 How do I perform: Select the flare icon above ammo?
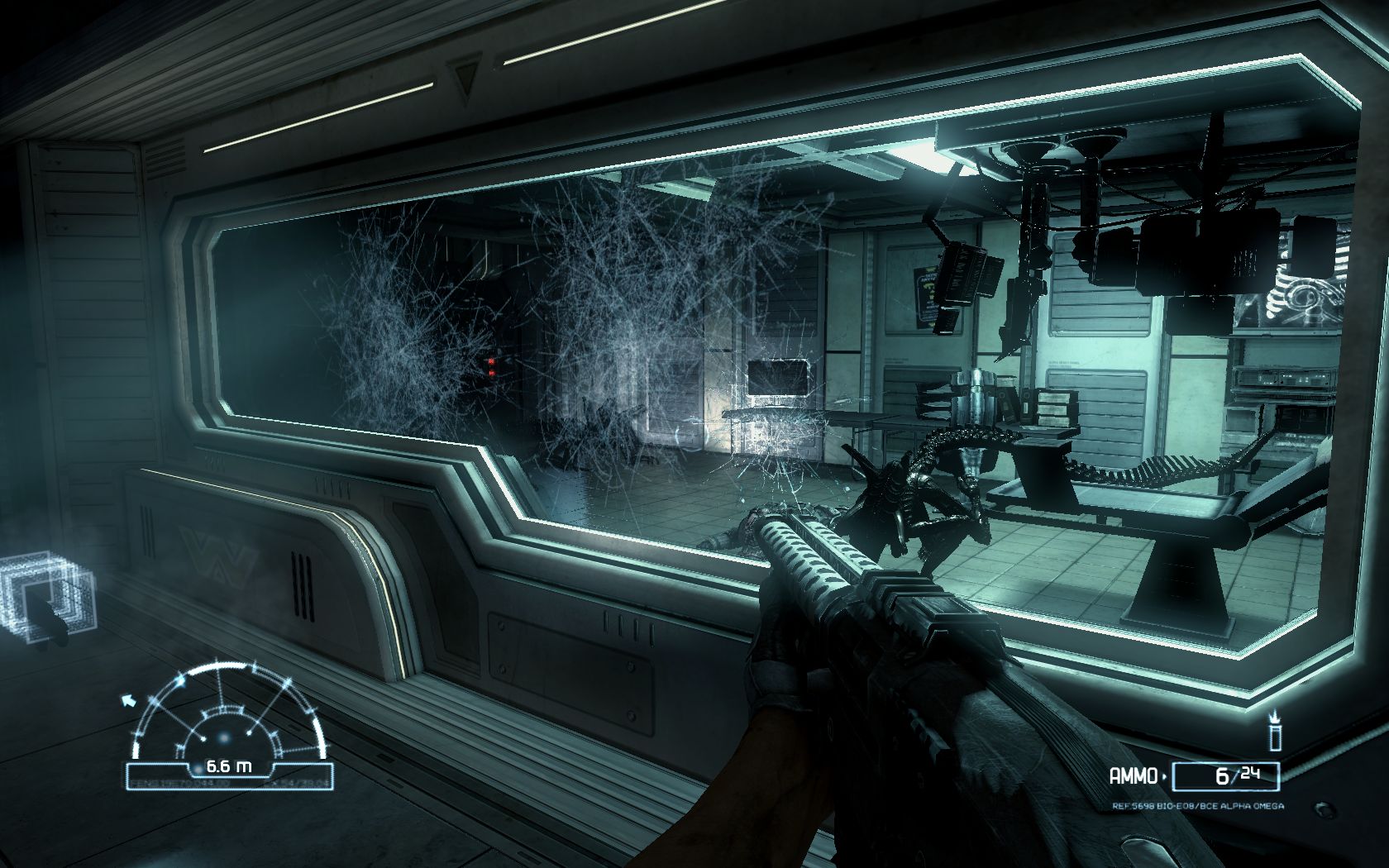click(x=1275, y=732)
